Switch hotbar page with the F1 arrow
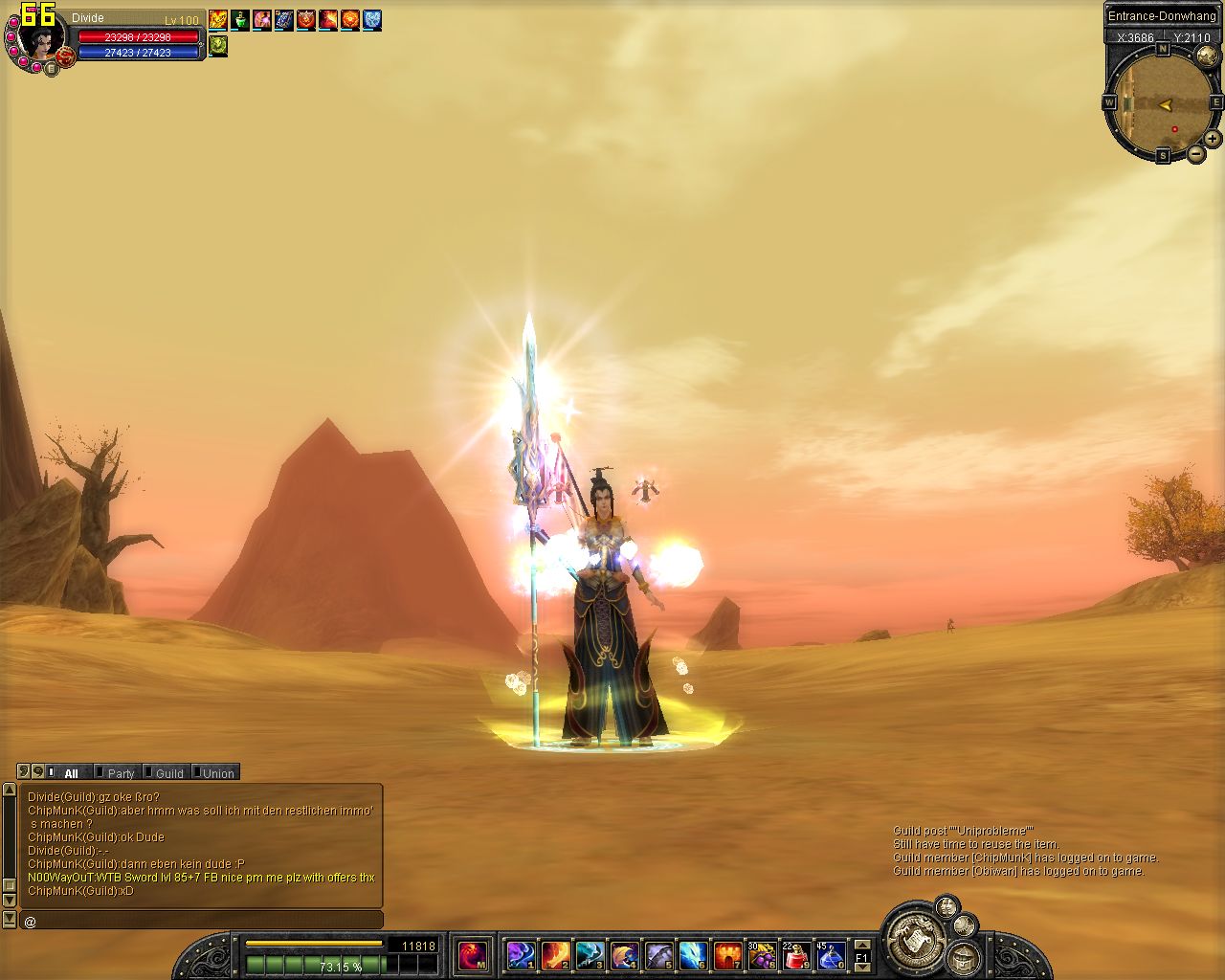This screenshot has width=1225, height=980. coord(862,955)
